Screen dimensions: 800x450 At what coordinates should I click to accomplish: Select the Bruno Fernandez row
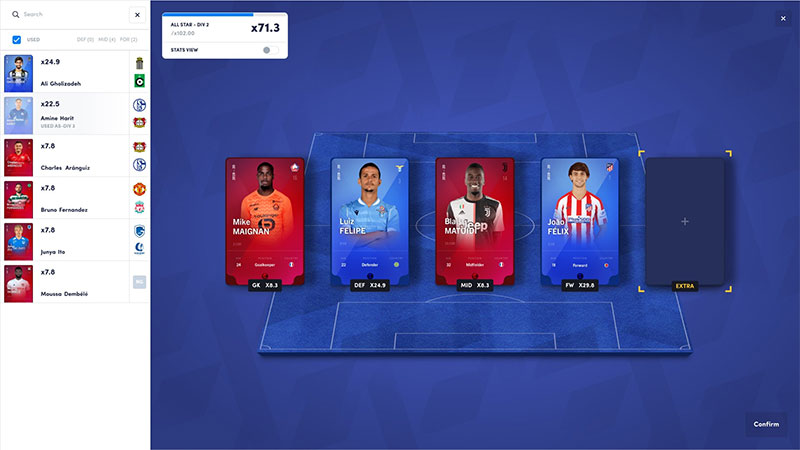[x=65, y=201]
